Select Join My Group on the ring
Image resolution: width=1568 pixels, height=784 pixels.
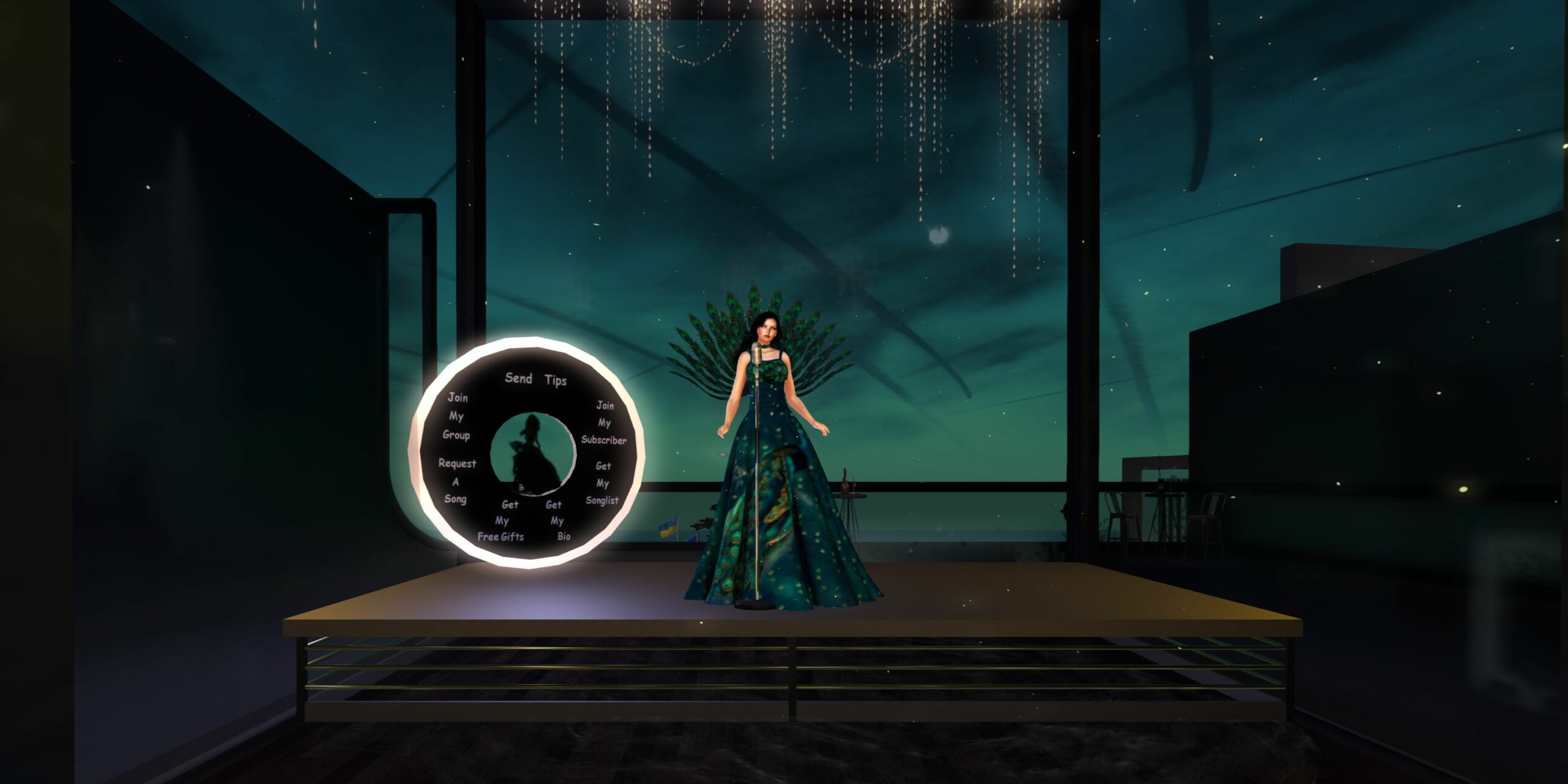pyautogui.click(x=456, y=417)
